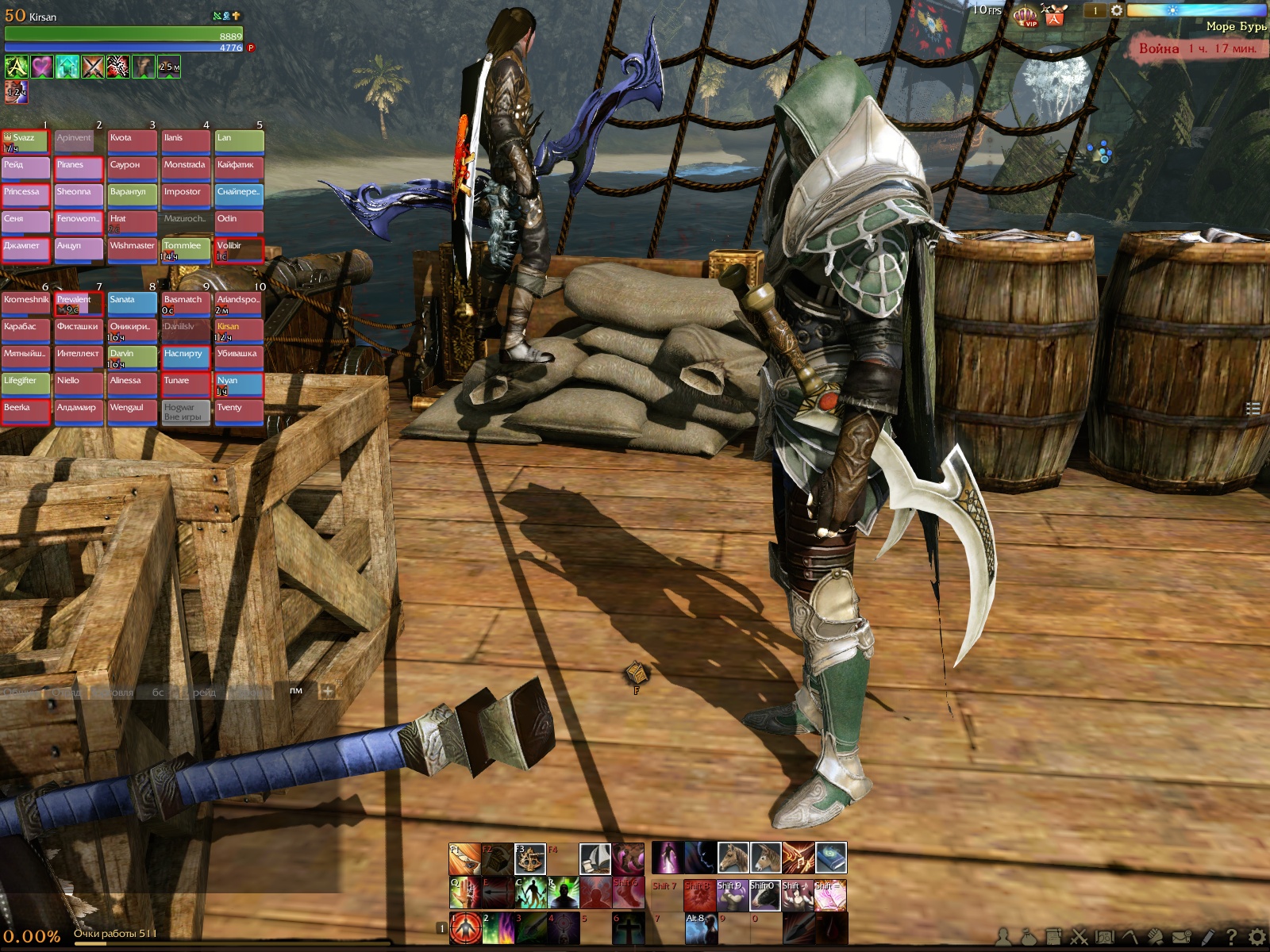Use the blue spellbook hotbar slot
Viewport: 1270px width, 952px height.
click(831, 858)
